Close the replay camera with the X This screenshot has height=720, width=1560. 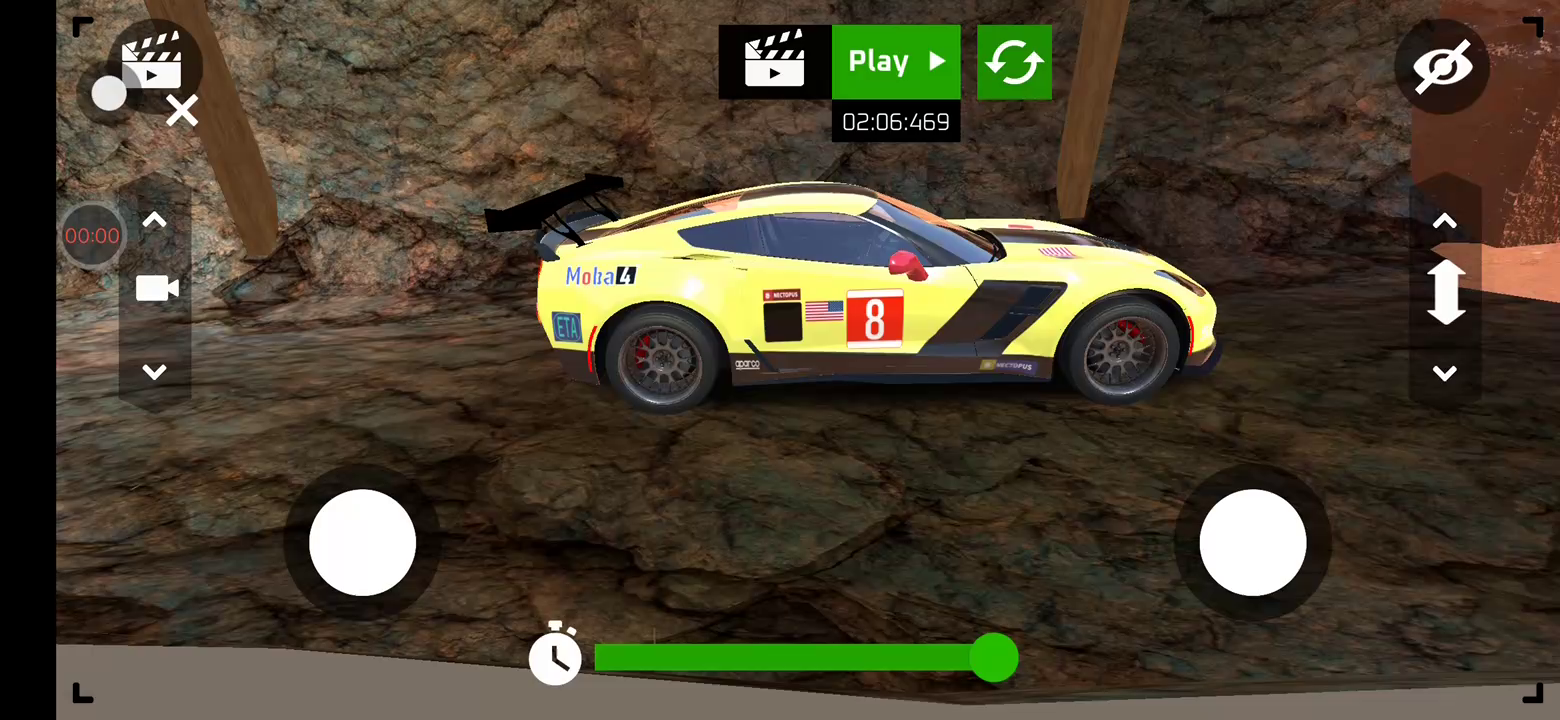[x=182, y=111]
